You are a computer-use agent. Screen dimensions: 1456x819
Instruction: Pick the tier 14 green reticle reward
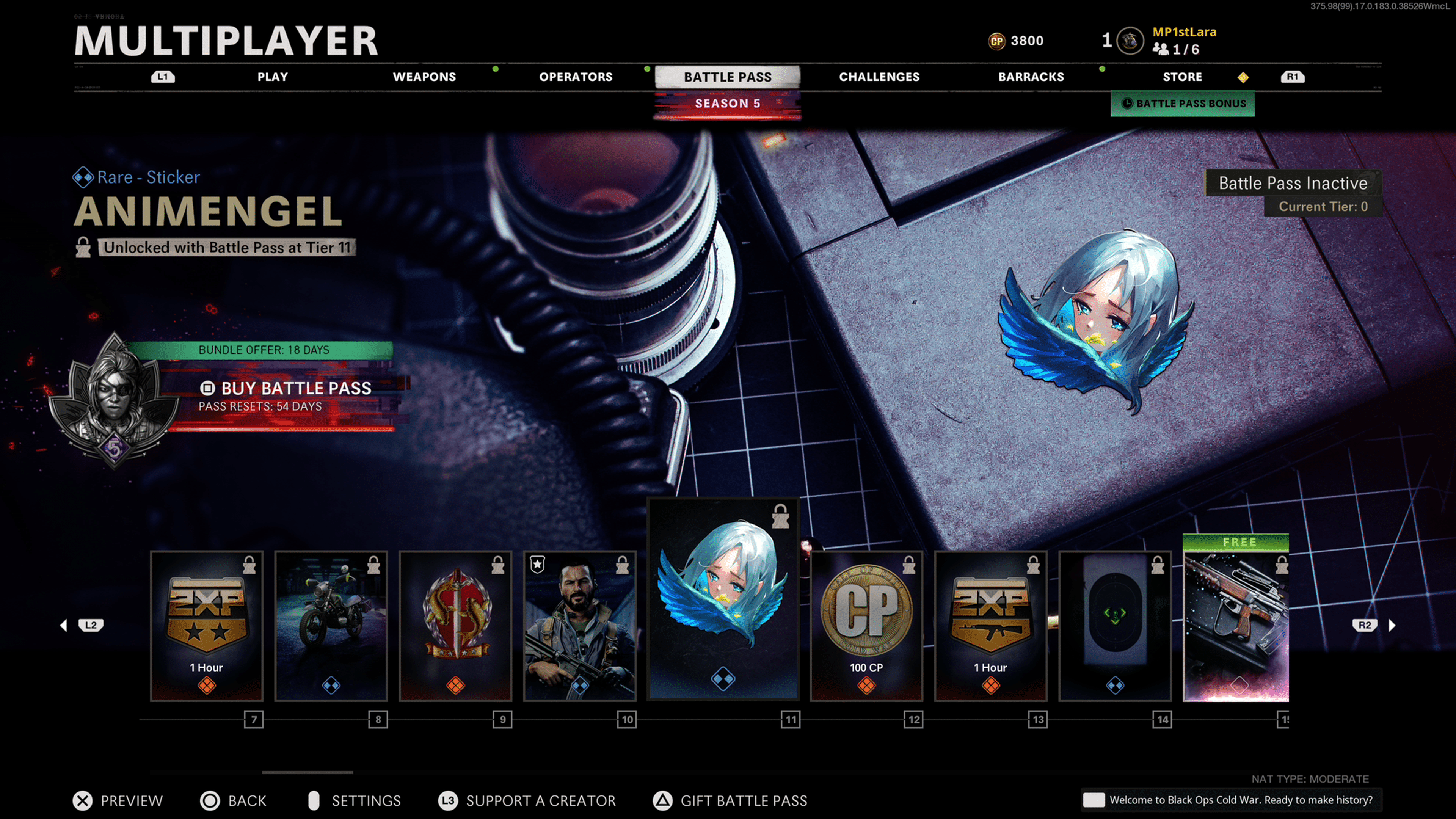(x=1115, y=626)
